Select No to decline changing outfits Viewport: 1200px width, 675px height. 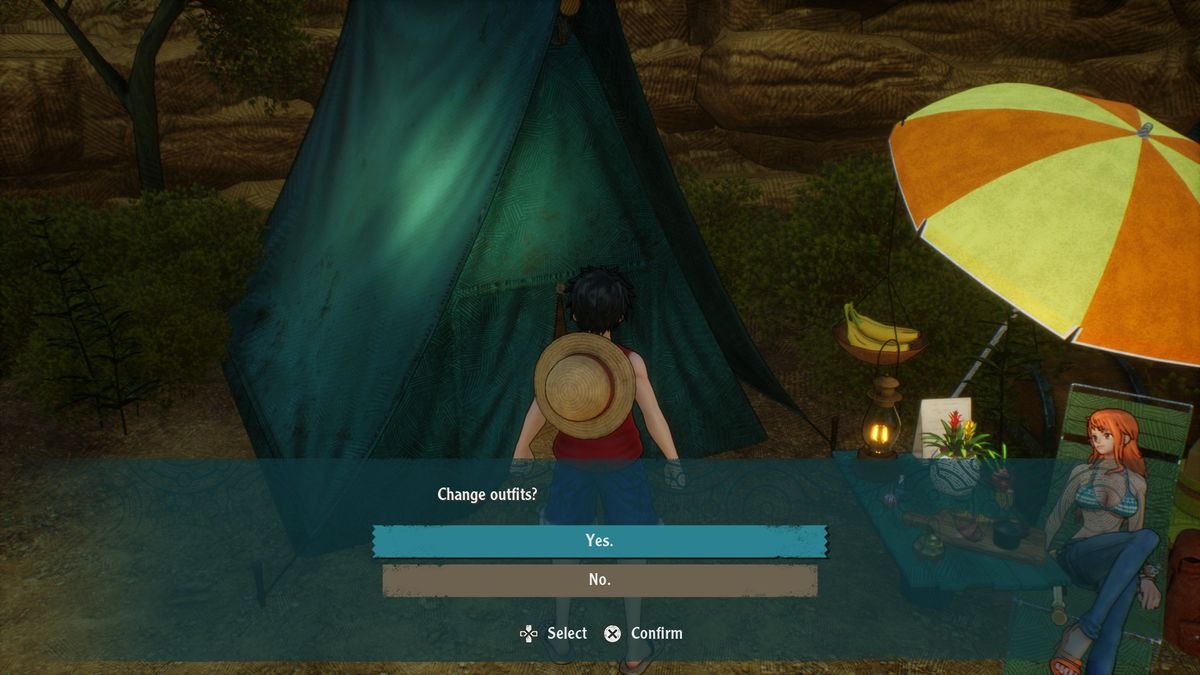600,580
